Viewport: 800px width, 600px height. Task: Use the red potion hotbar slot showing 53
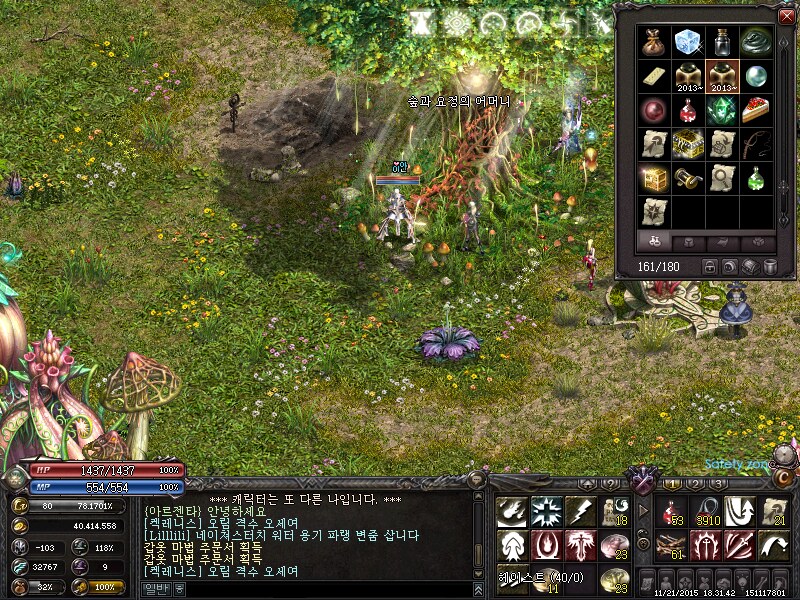[x=672, y=512]
